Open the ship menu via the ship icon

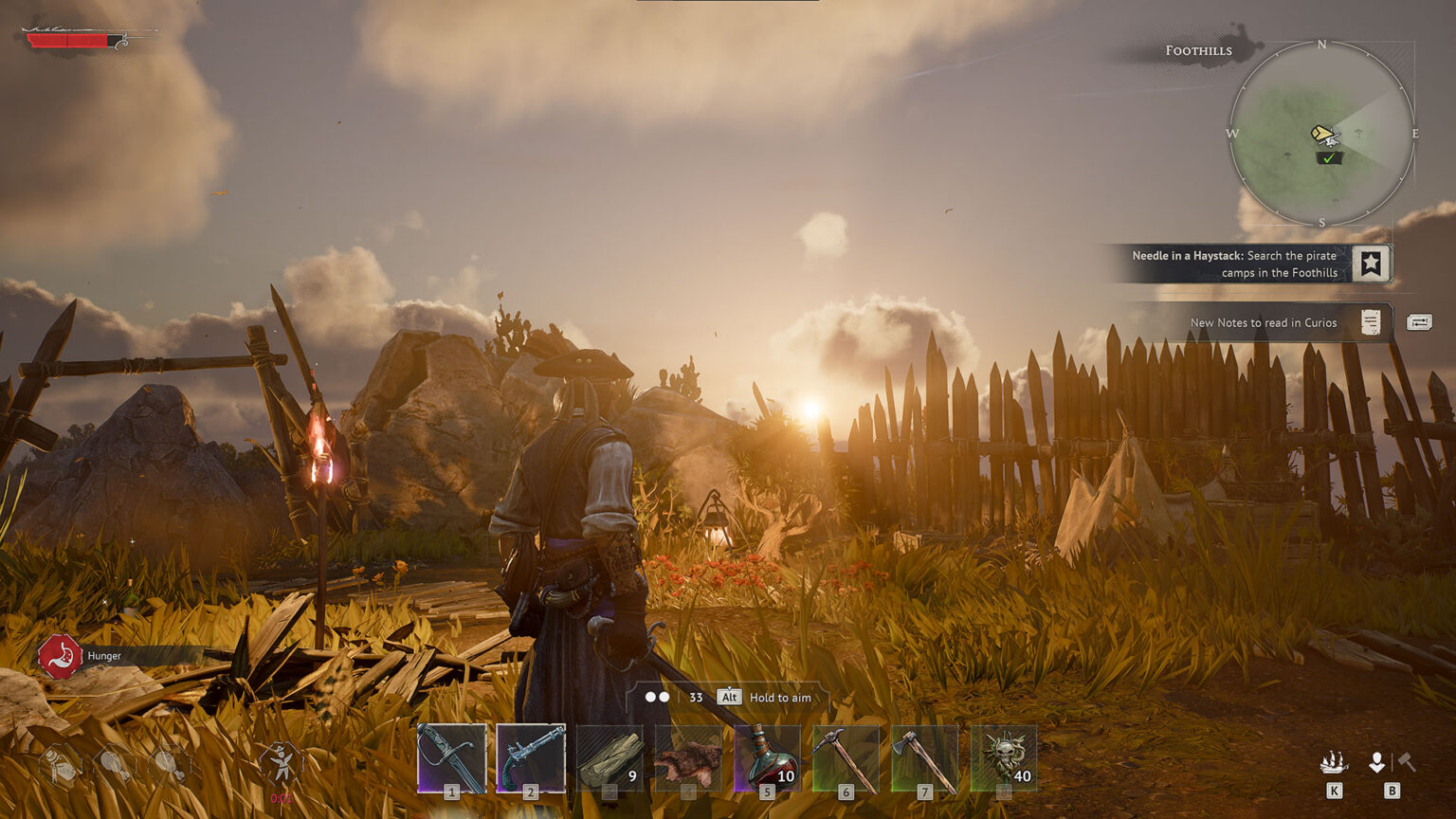tap(1337, 761)
